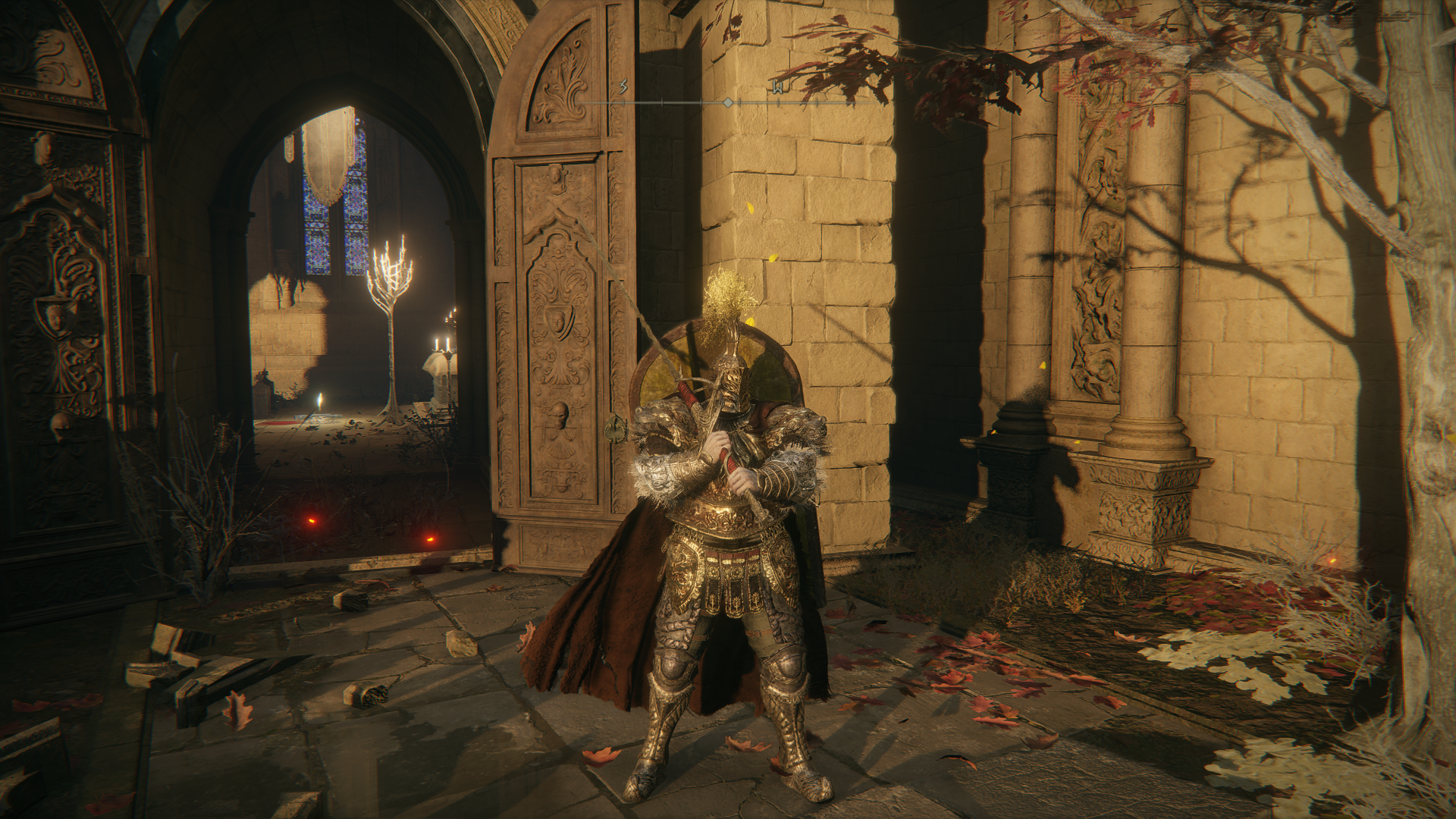The height and width of the screenshot is (819, 1456).
Task: Click the diamond marker on the compass
Action: pos(727,102)
